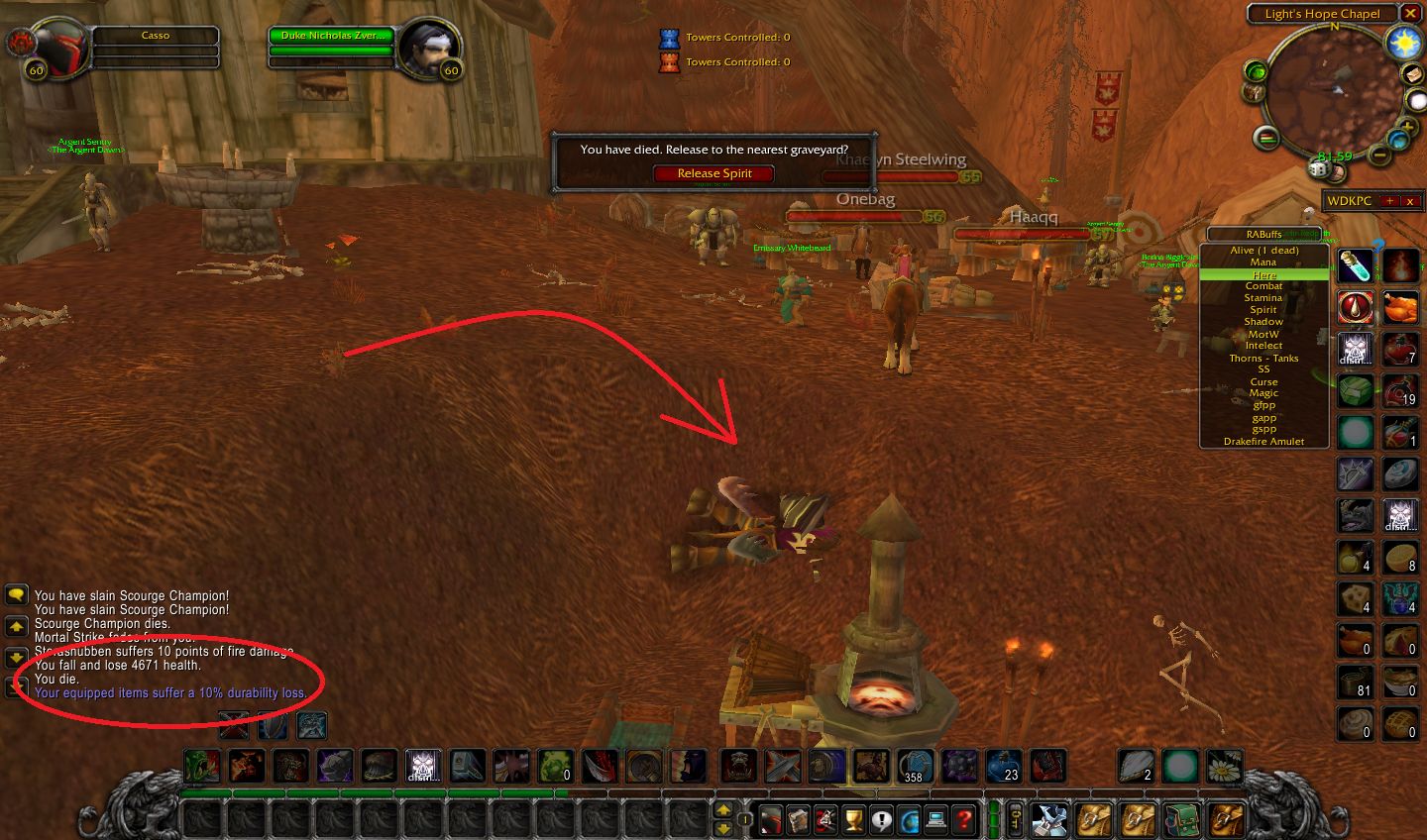Image resolution: width=1427 pixels, height=840 pixels.
Task: Open the world map via the globe icon
Action: pos(908,819)
